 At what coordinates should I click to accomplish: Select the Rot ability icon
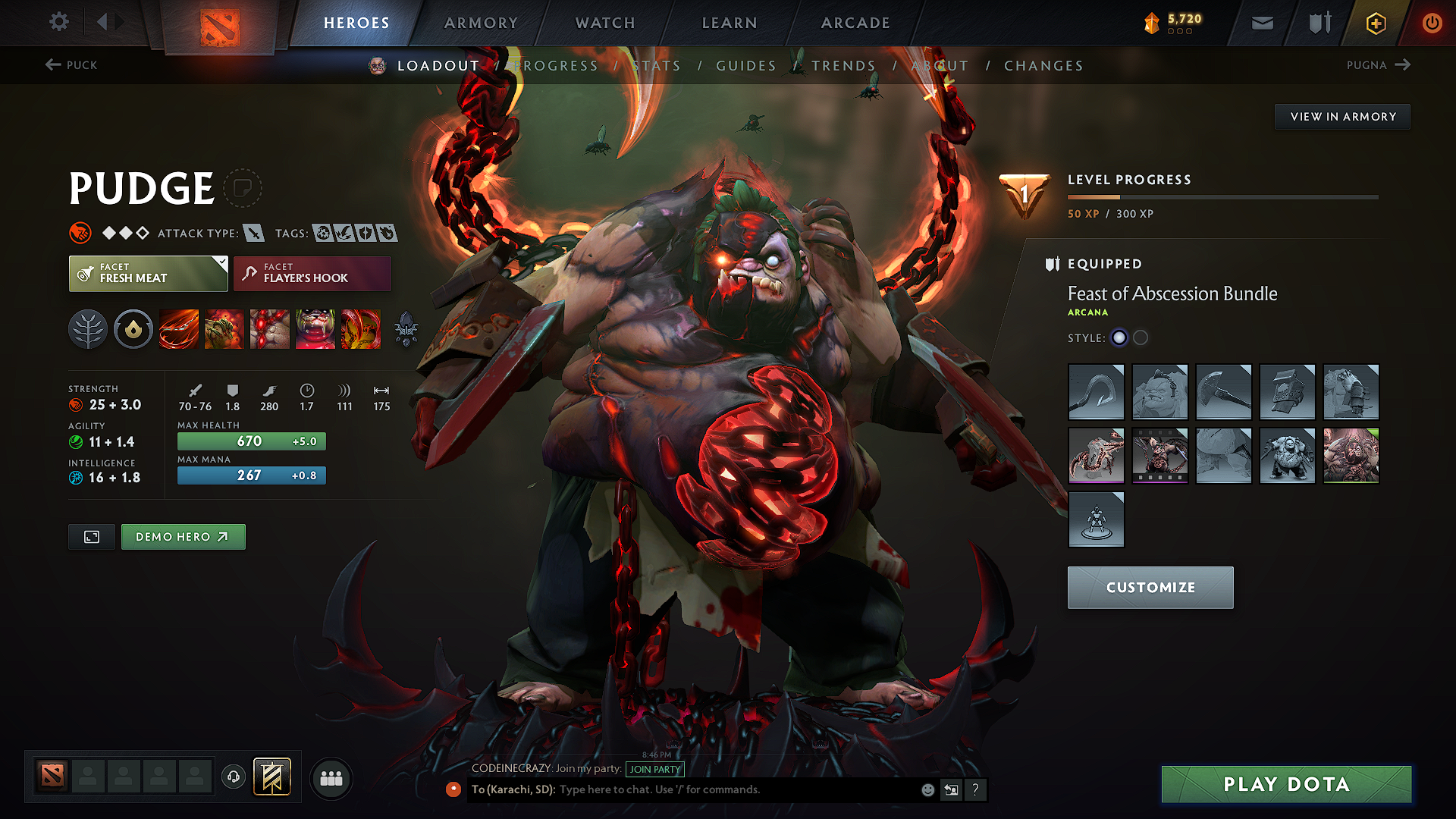pyautogui.click(x=224, y=328)
